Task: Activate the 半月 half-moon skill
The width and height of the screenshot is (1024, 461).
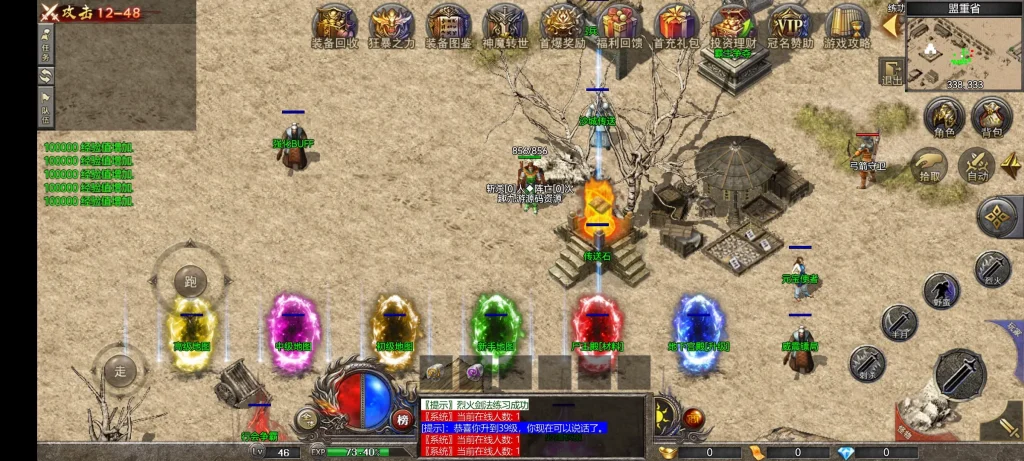Action: click(x=899, y=323)
